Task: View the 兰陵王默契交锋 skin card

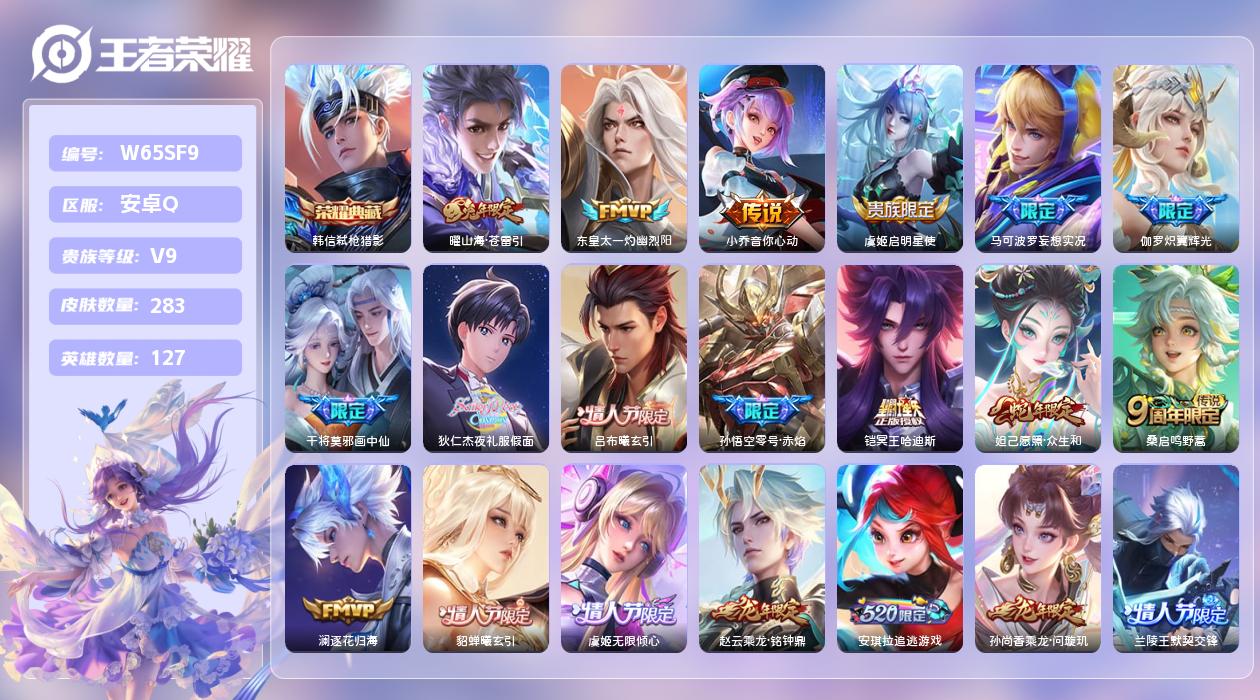Action: click(1176, 558)
